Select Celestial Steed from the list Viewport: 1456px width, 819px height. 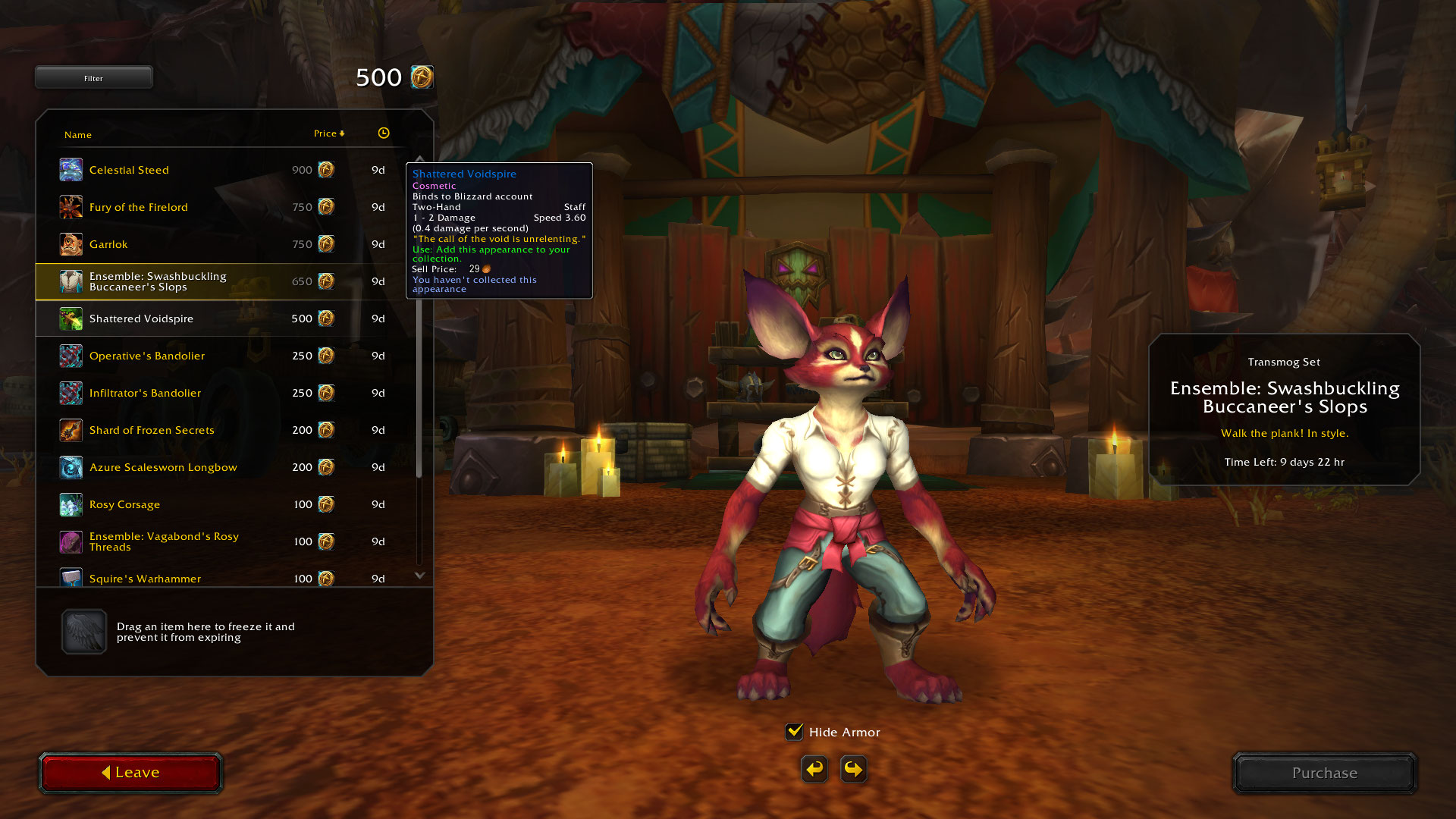pyautogui.click(x=129, y=170)
